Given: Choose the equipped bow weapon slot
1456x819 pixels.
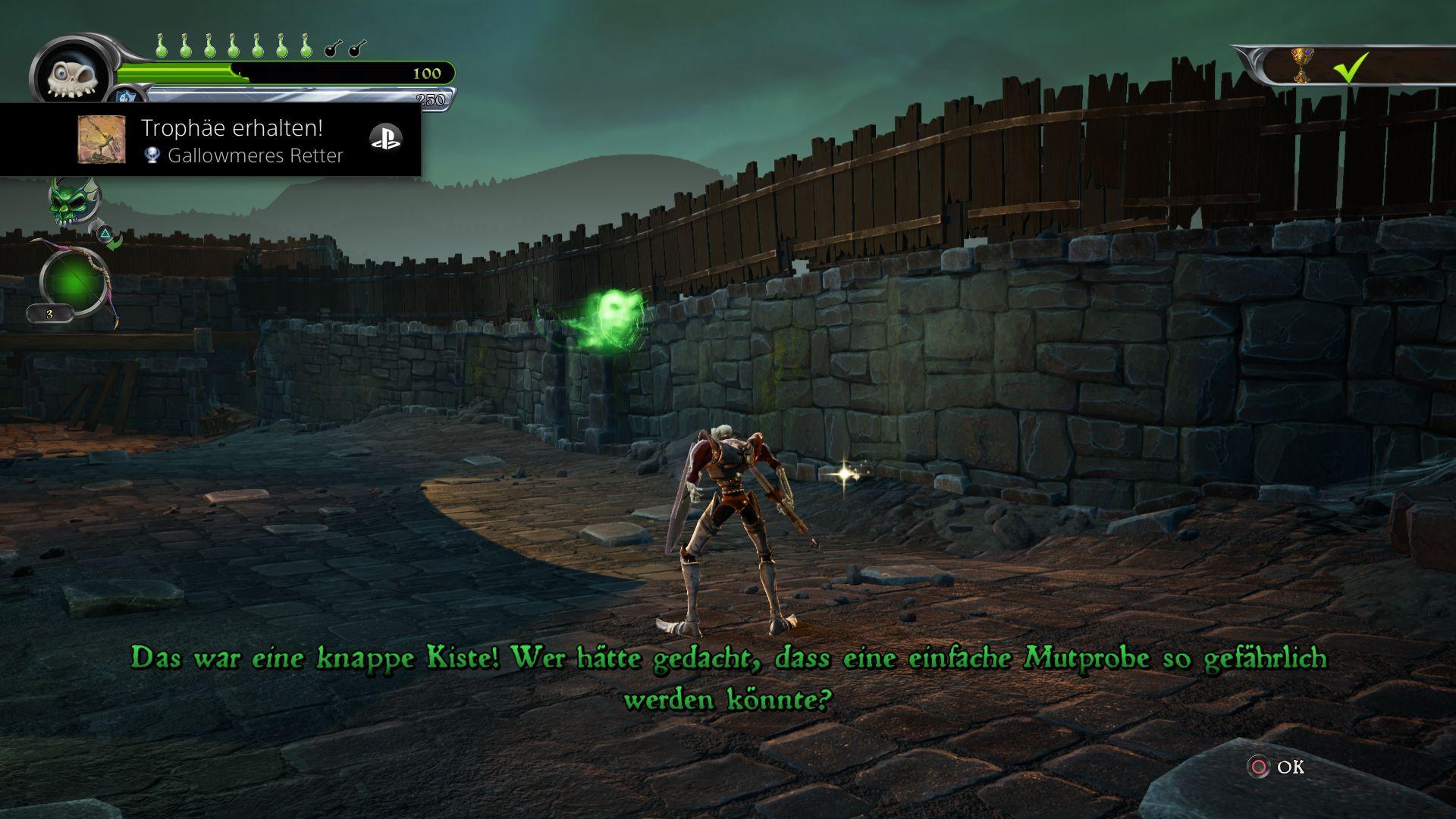Looking at the screenshot, I should (x=74, y=283).
